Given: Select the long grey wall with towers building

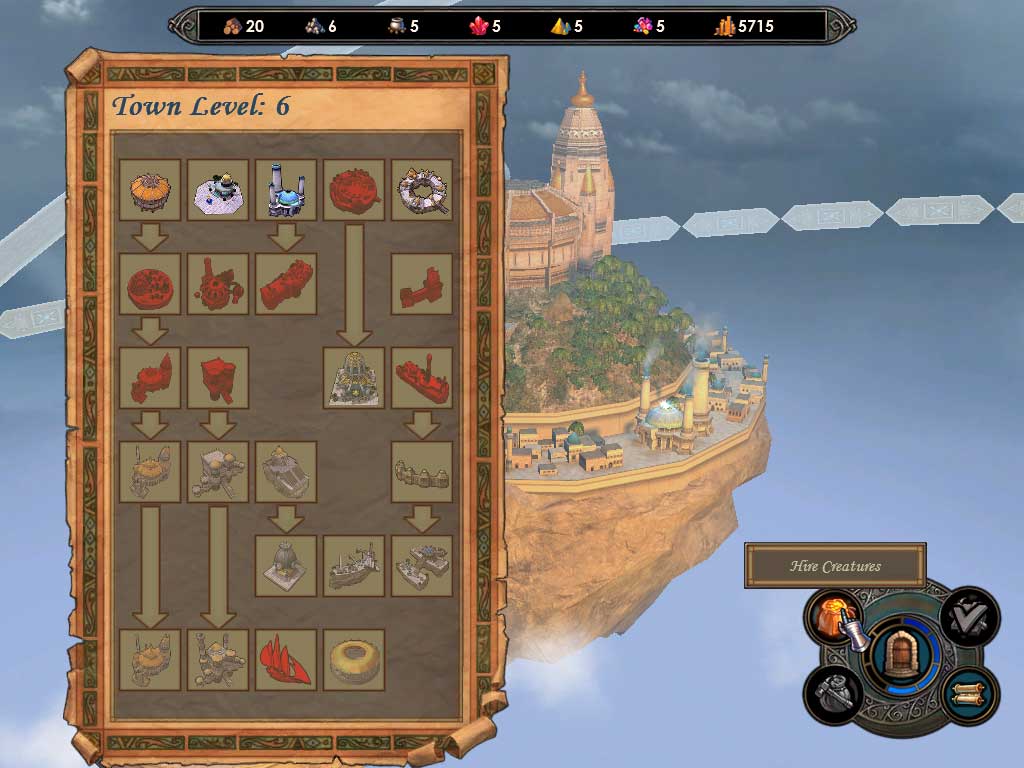Looking at the screenshot, I should pyautogui.click(x=422, y=472).
